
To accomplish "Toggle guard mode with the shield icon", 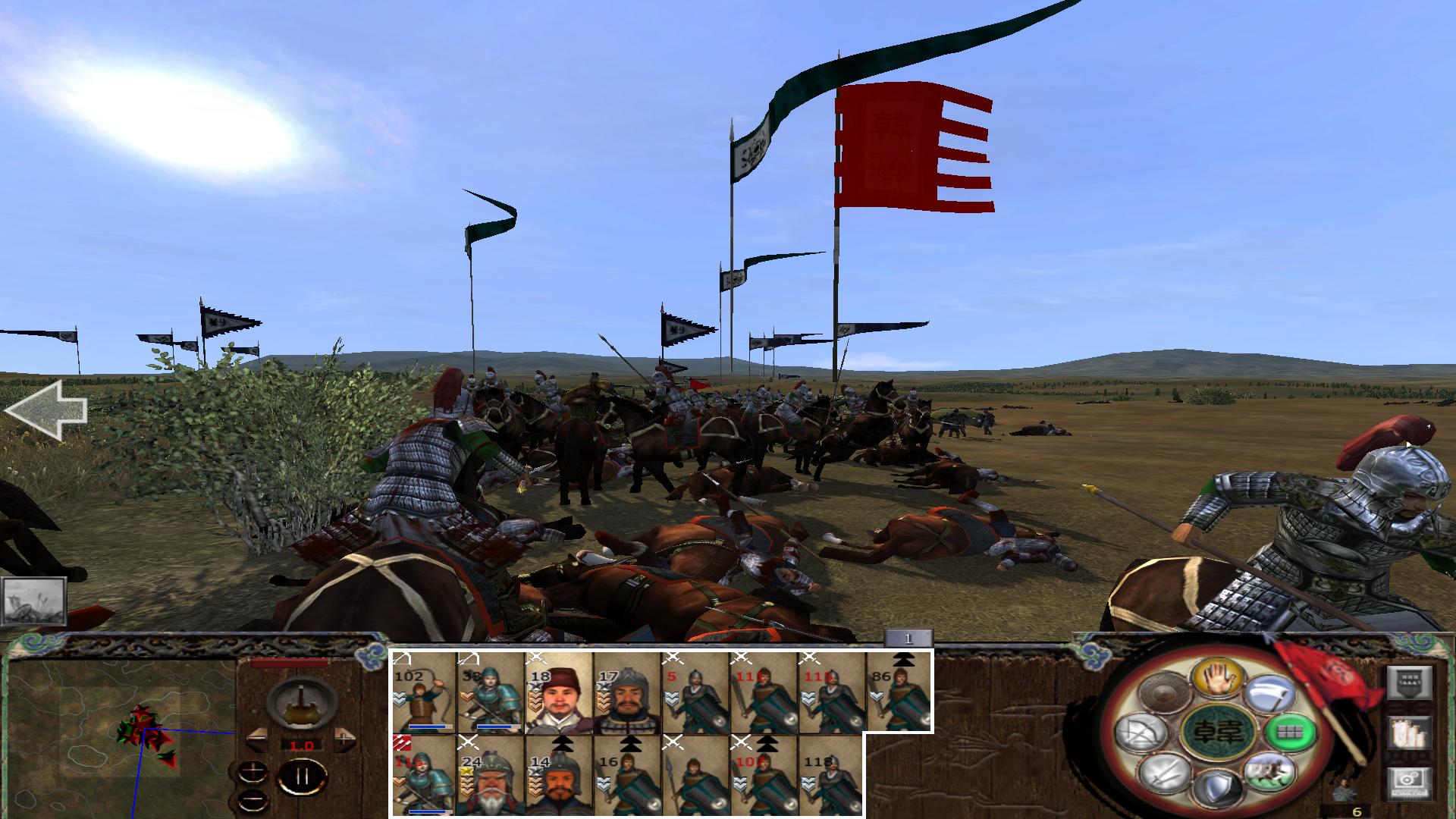I will (x=1217, y=787).
